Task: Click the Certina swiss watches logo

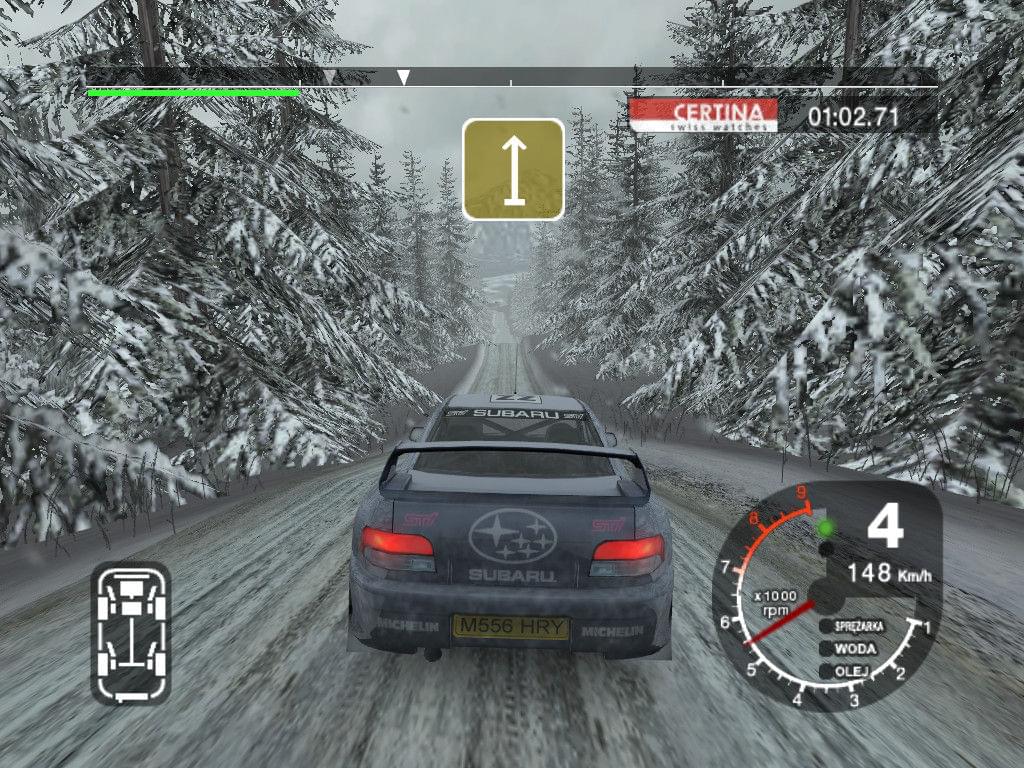Action: coord(704,115)
